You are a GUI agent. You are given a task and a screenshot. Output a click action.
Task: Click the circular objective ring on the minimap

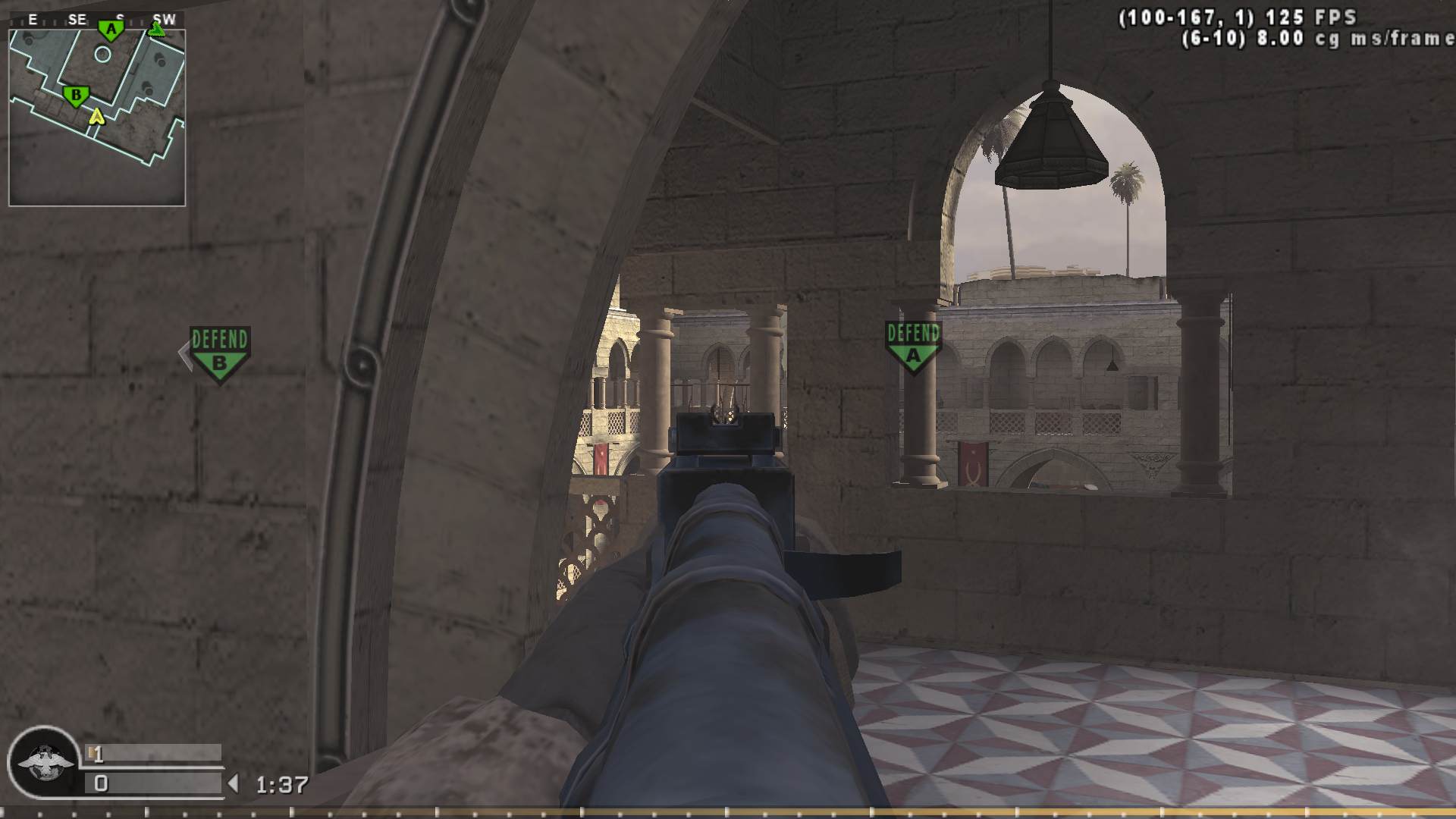102,53
